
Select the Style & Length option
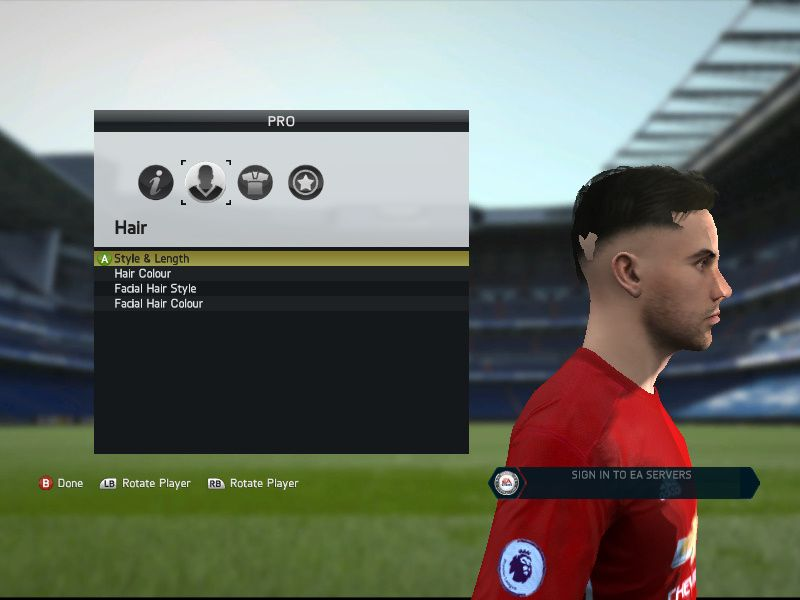coord(152,258)
